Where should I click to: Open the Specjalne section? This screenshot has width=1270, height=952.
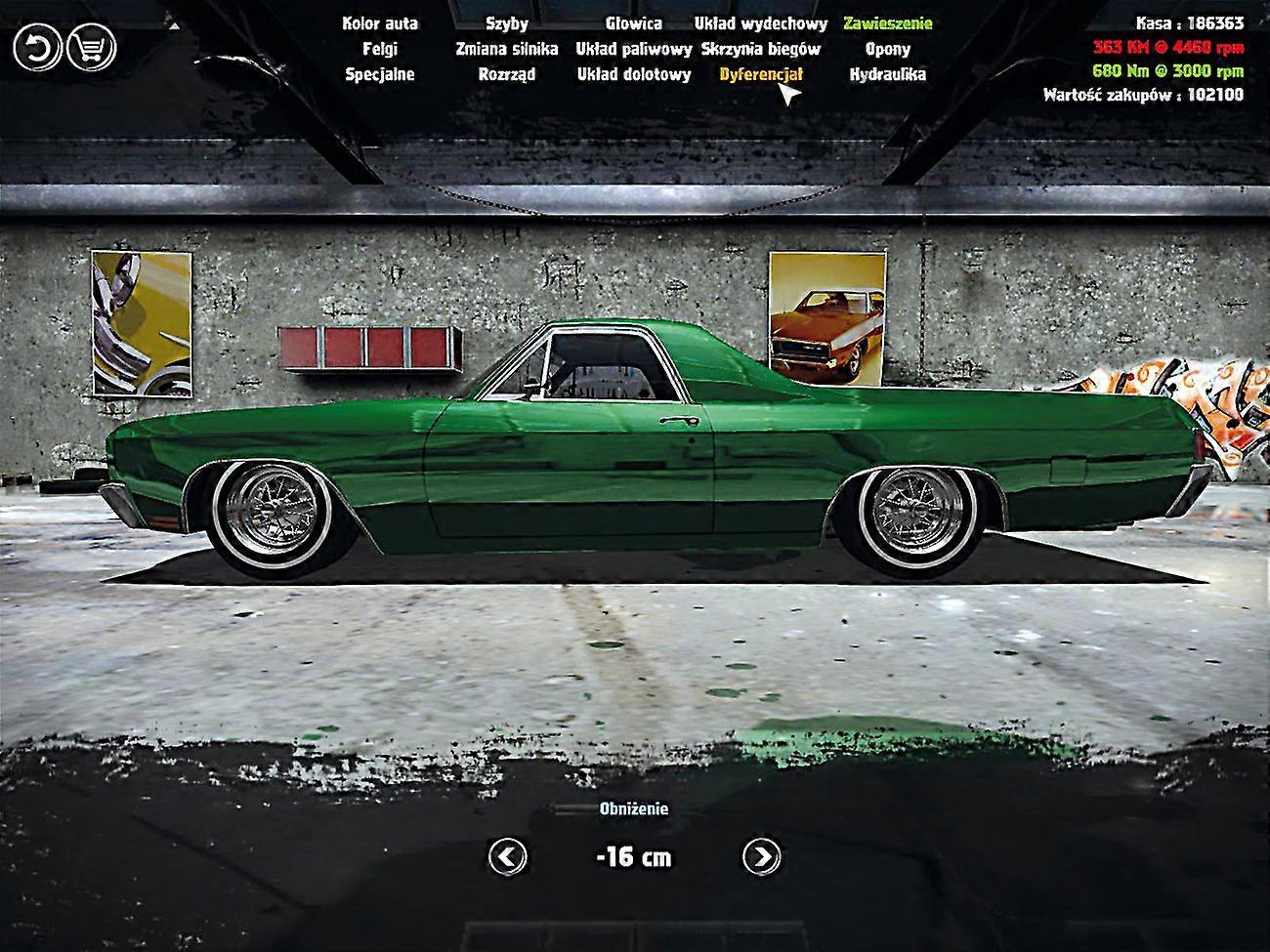pos(379,73)
